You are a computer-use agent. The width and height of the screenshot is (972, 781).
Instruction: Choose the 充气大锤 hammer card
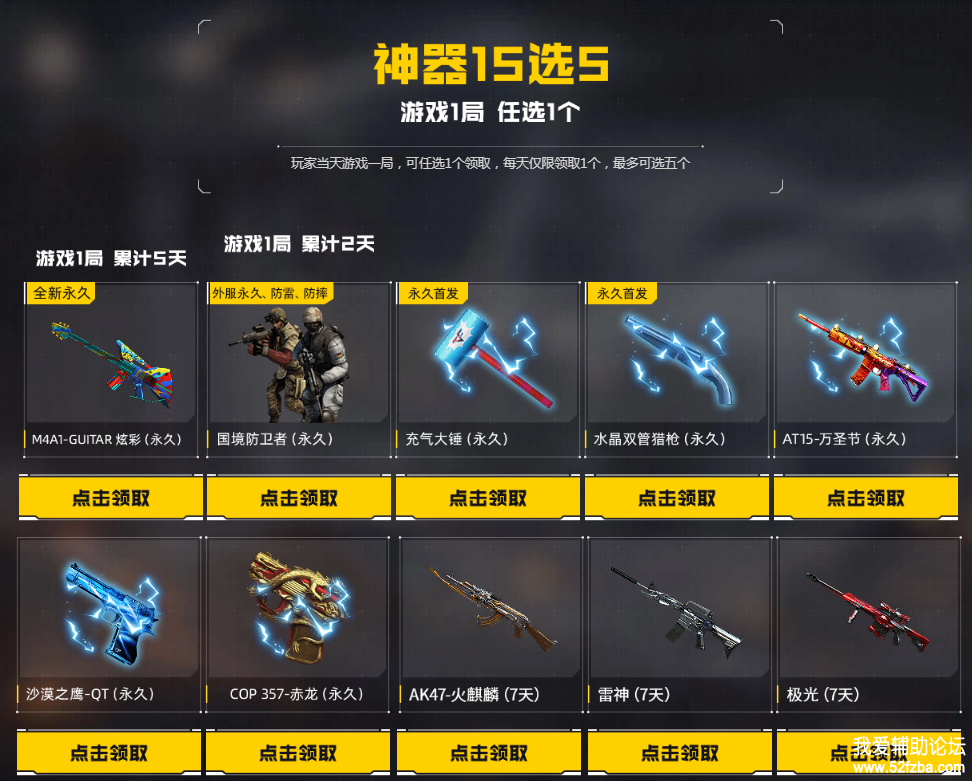click(x=488, y=367)
